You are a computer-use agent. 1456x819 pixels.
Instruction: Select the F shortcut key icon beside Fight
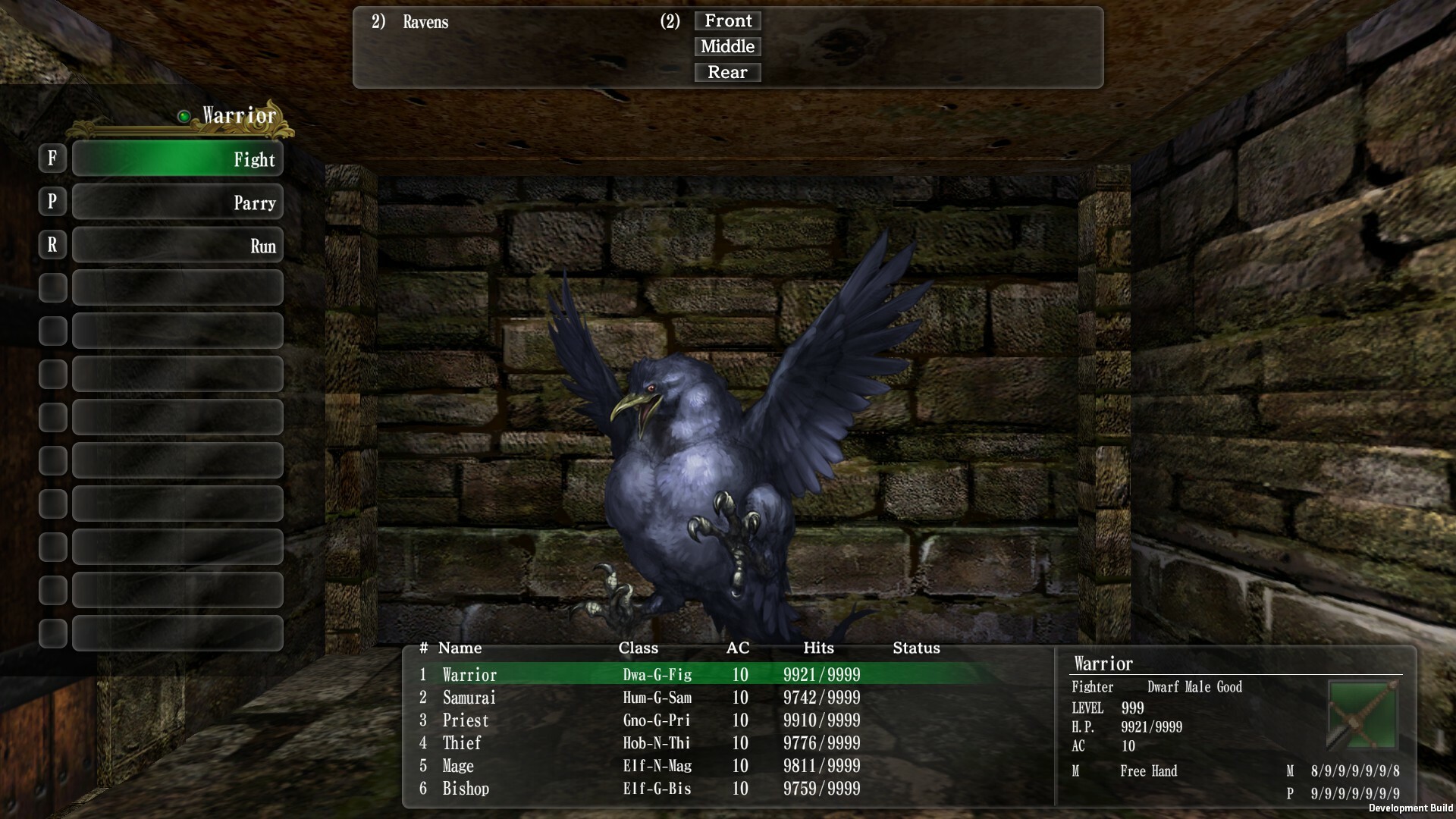point(52,158)
